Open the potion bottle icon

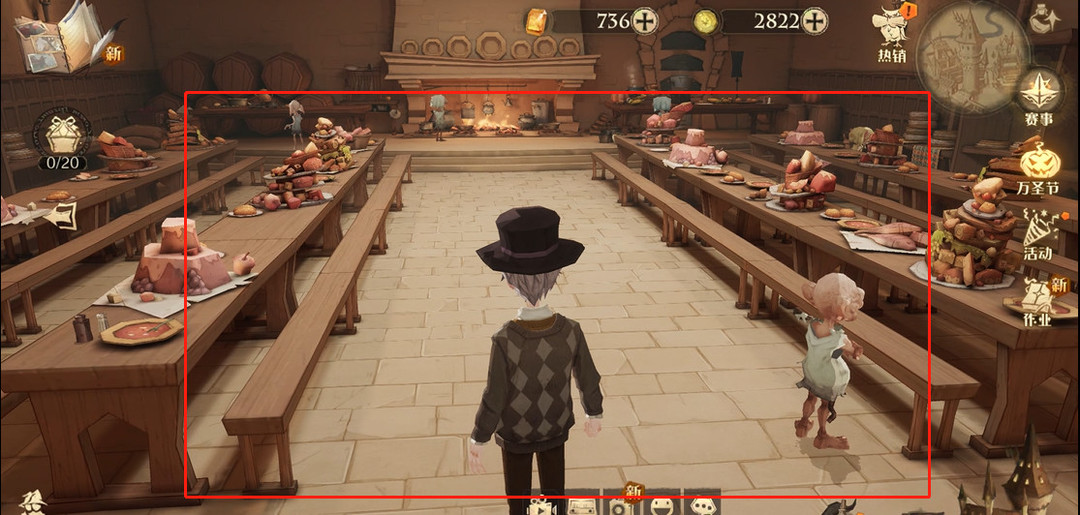click(1046, 18)
